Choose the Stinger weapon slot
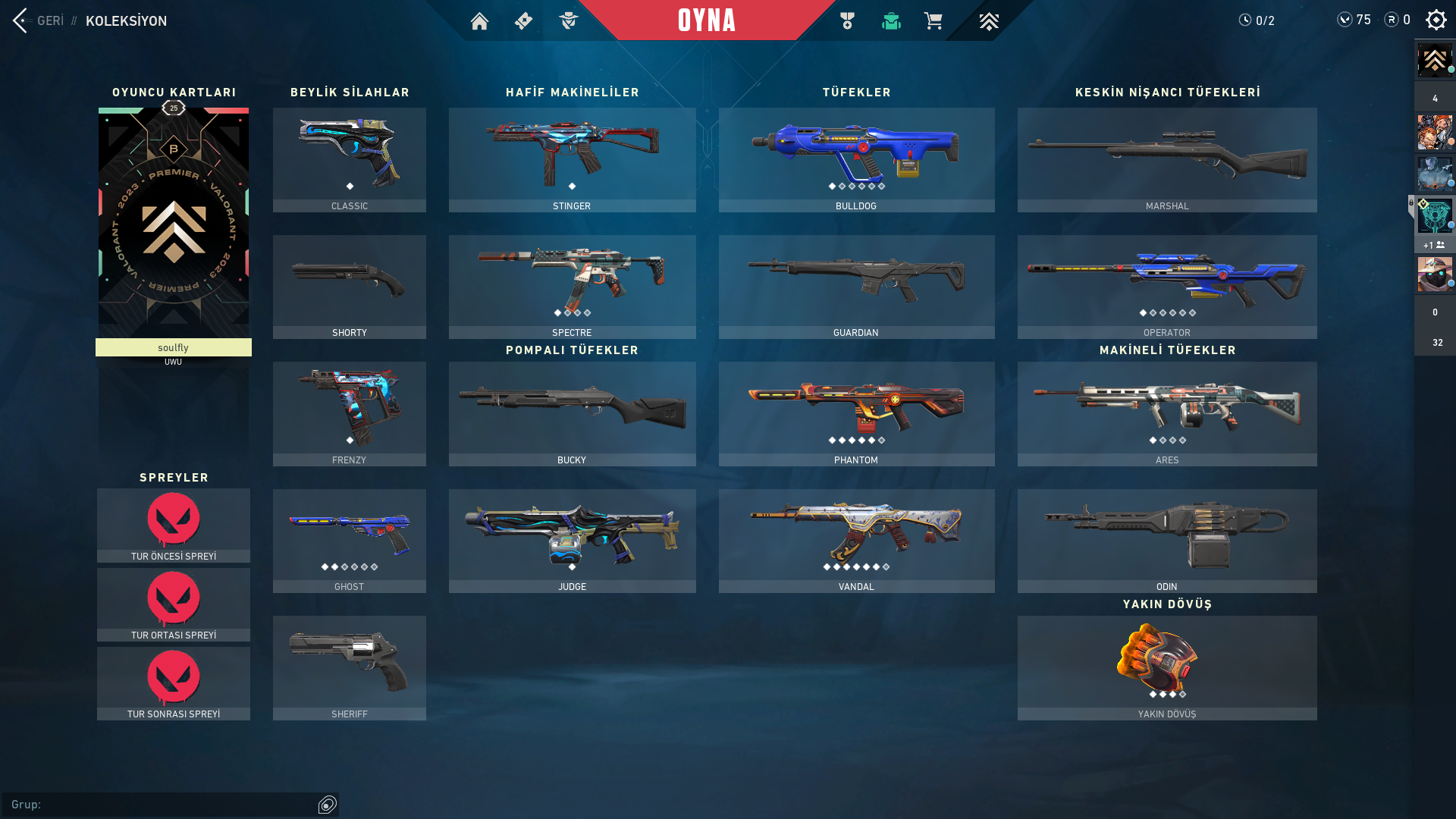The image size is (1456, 819). tap(572, 159)
